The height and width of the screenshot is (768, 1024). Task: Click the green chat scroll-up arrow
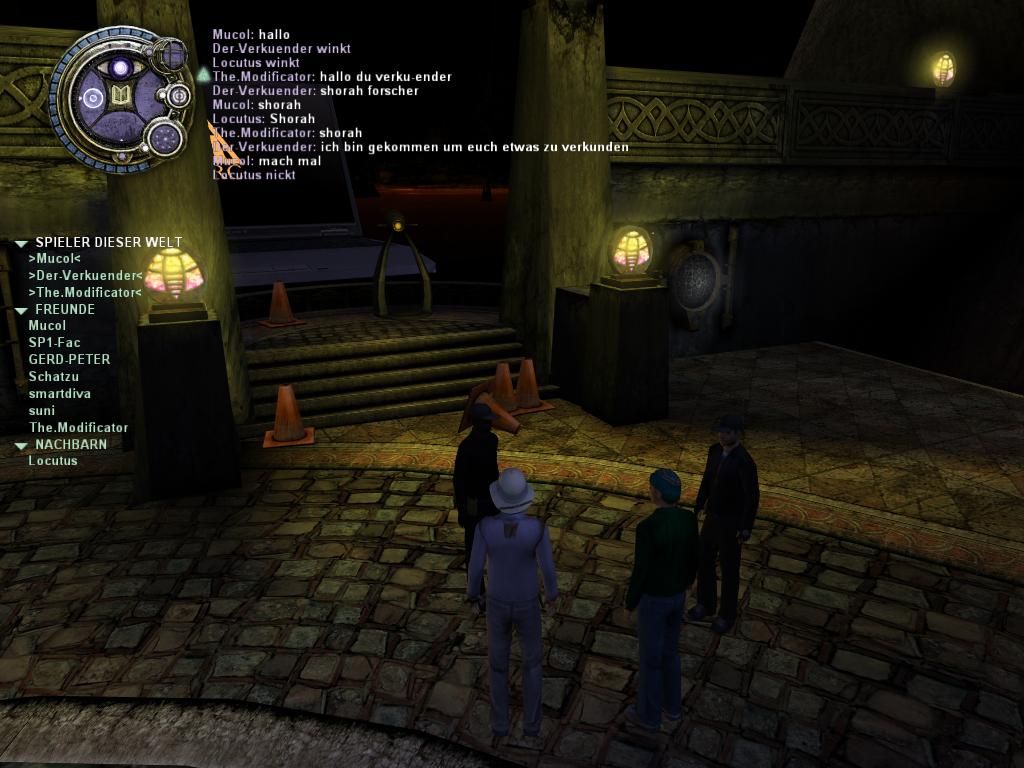(x=203, y=74)
